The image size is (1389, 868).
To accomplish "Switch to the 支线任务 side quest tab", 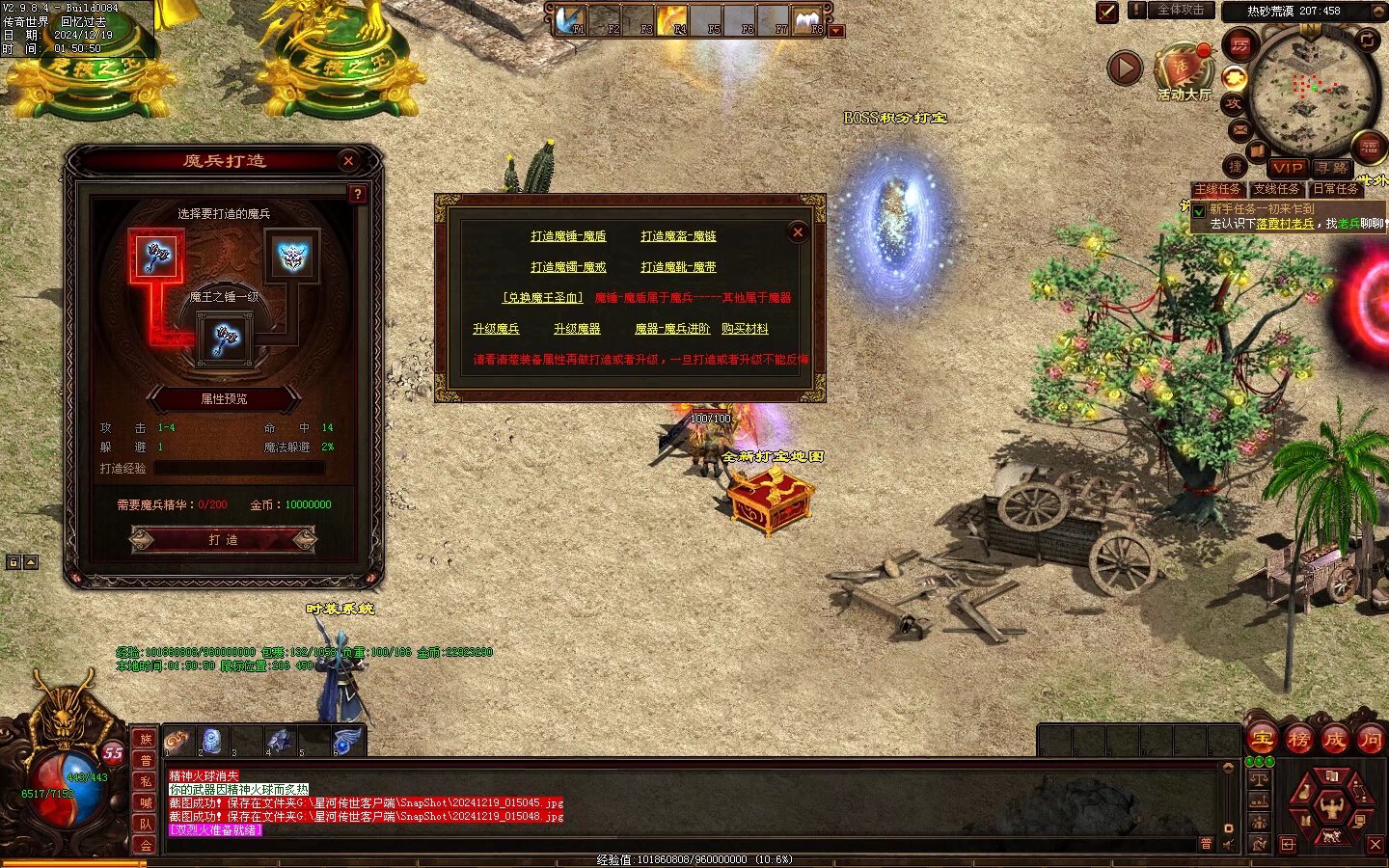I will [1276, 189].
